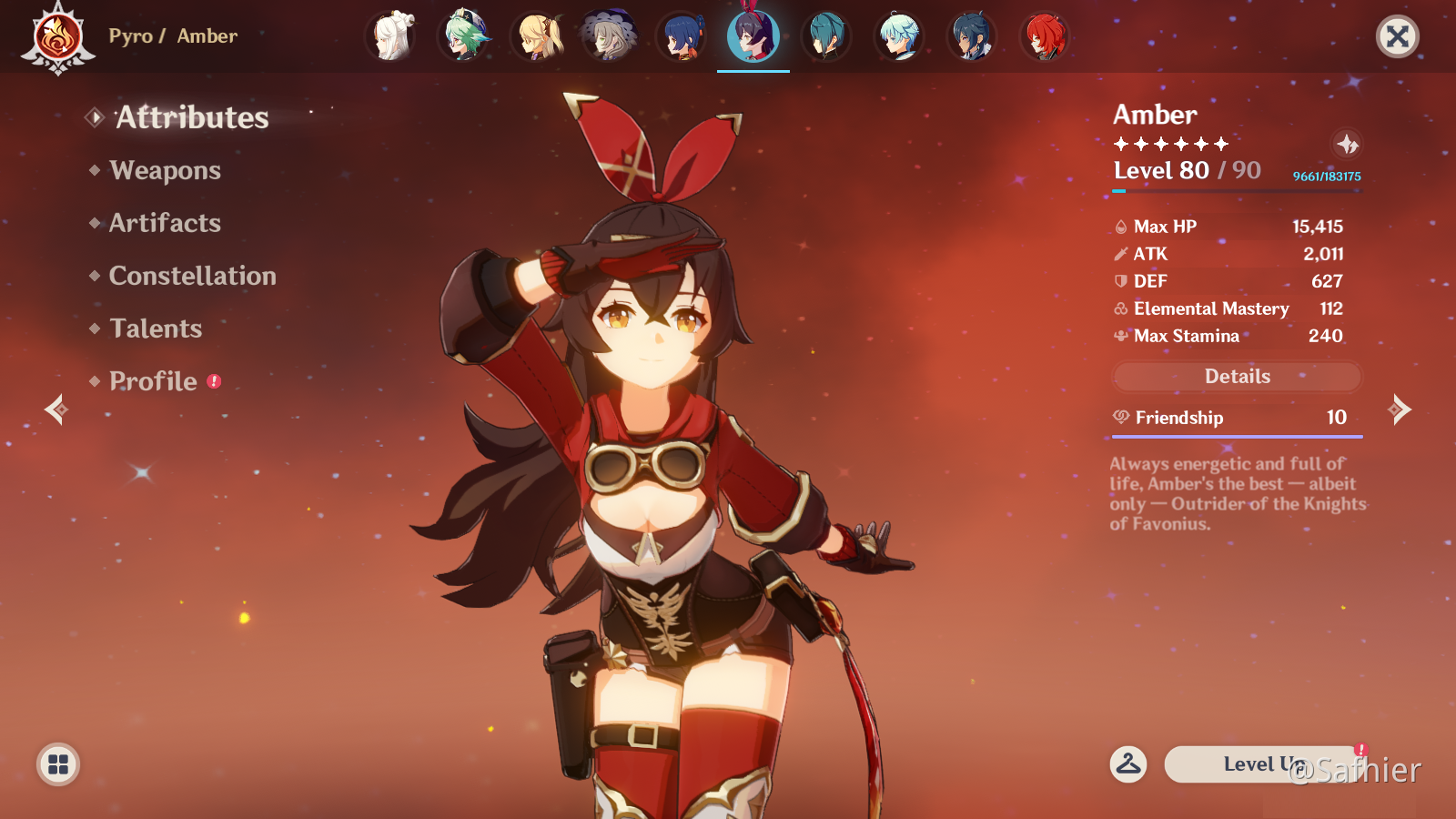Select white-haired Ningguang's portrait

tap(391, 37)
